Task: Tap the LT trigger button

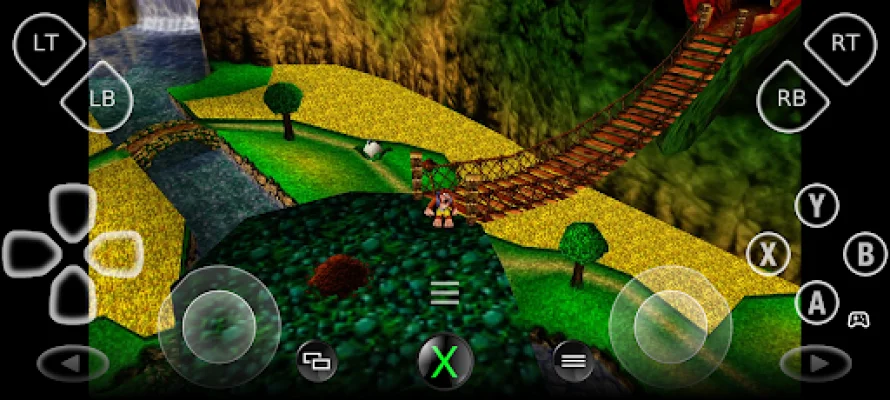Action: [x=45, y=43]
